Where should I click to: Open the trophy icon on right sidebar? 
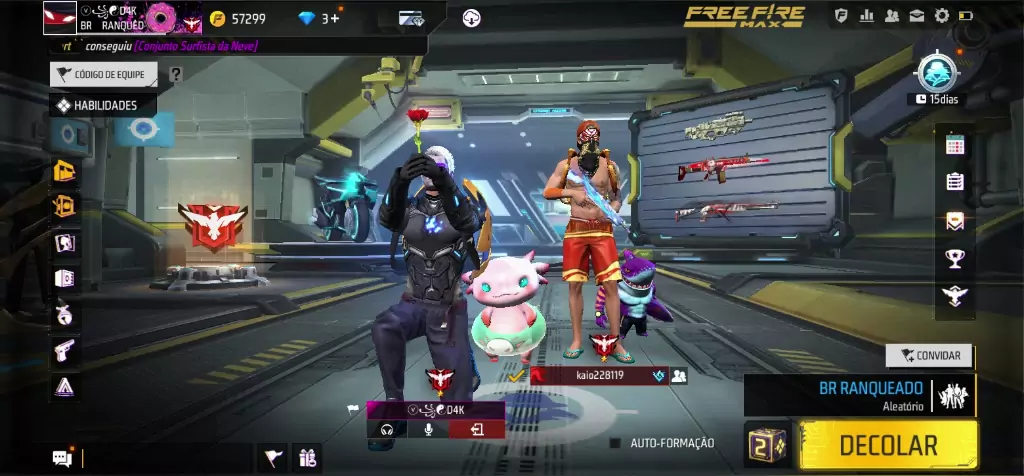tap(954, 259)
